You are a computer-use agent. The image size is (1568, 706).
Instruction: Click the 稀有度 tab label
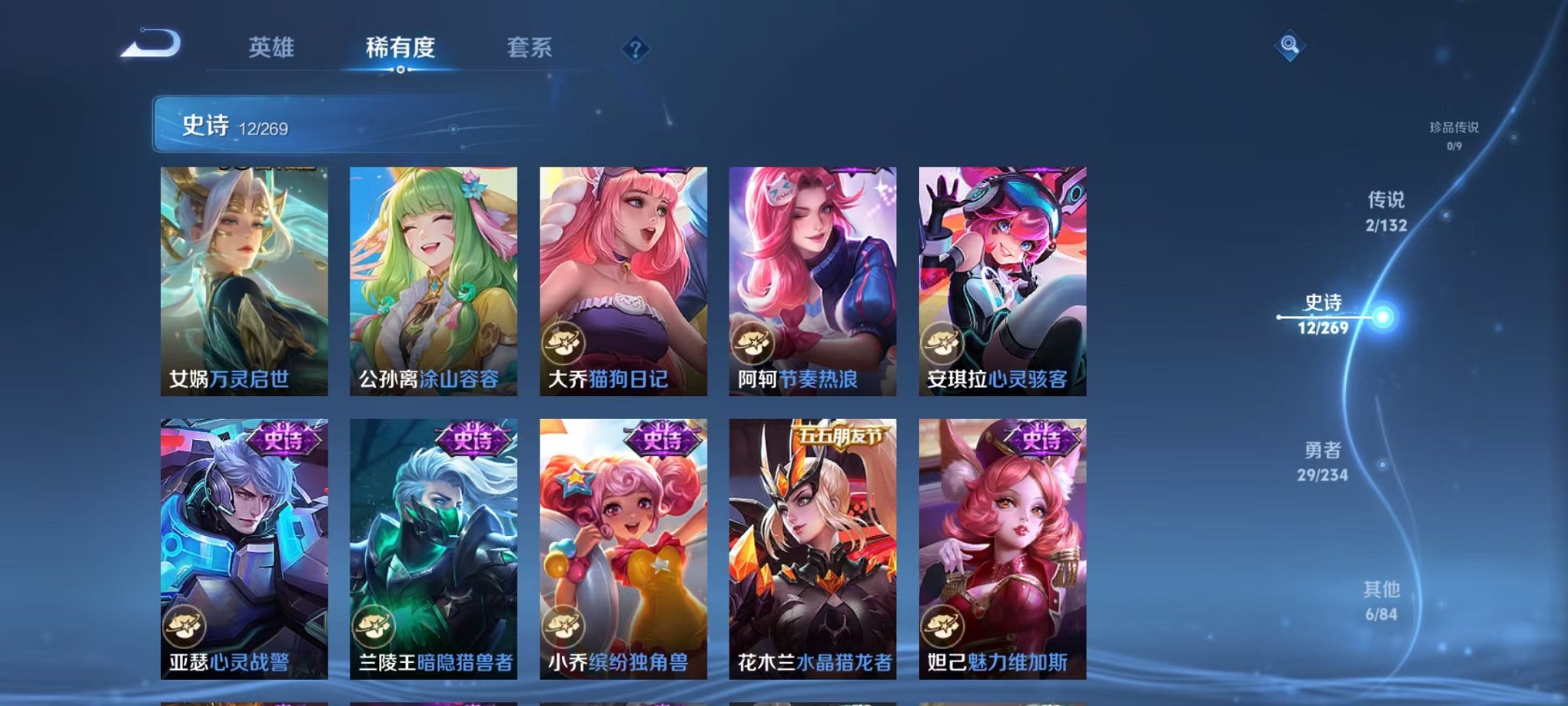(x=400, y=46)
